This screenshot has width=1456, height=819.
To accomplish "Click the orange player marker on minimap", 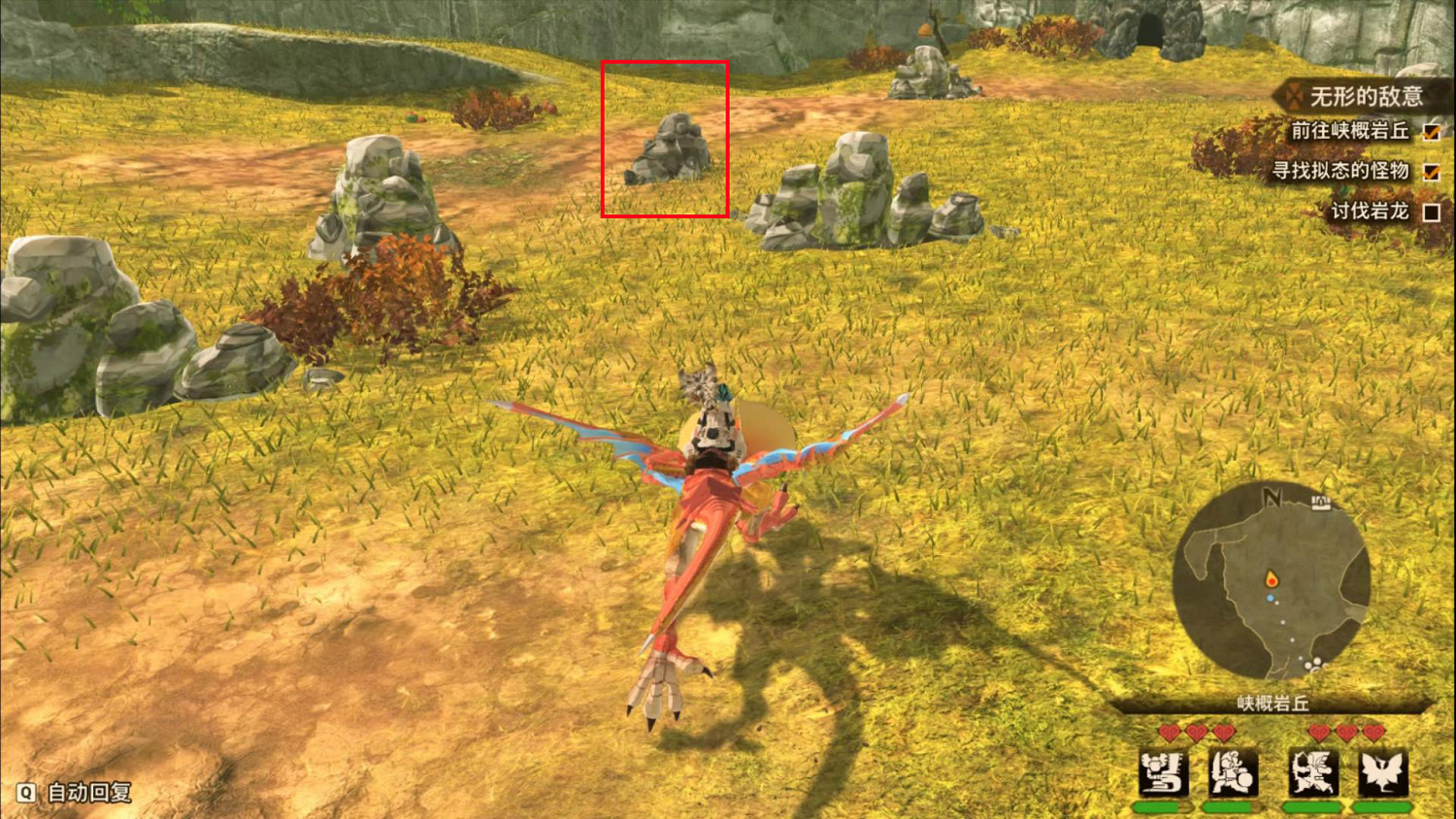I will click(1274, 575).
